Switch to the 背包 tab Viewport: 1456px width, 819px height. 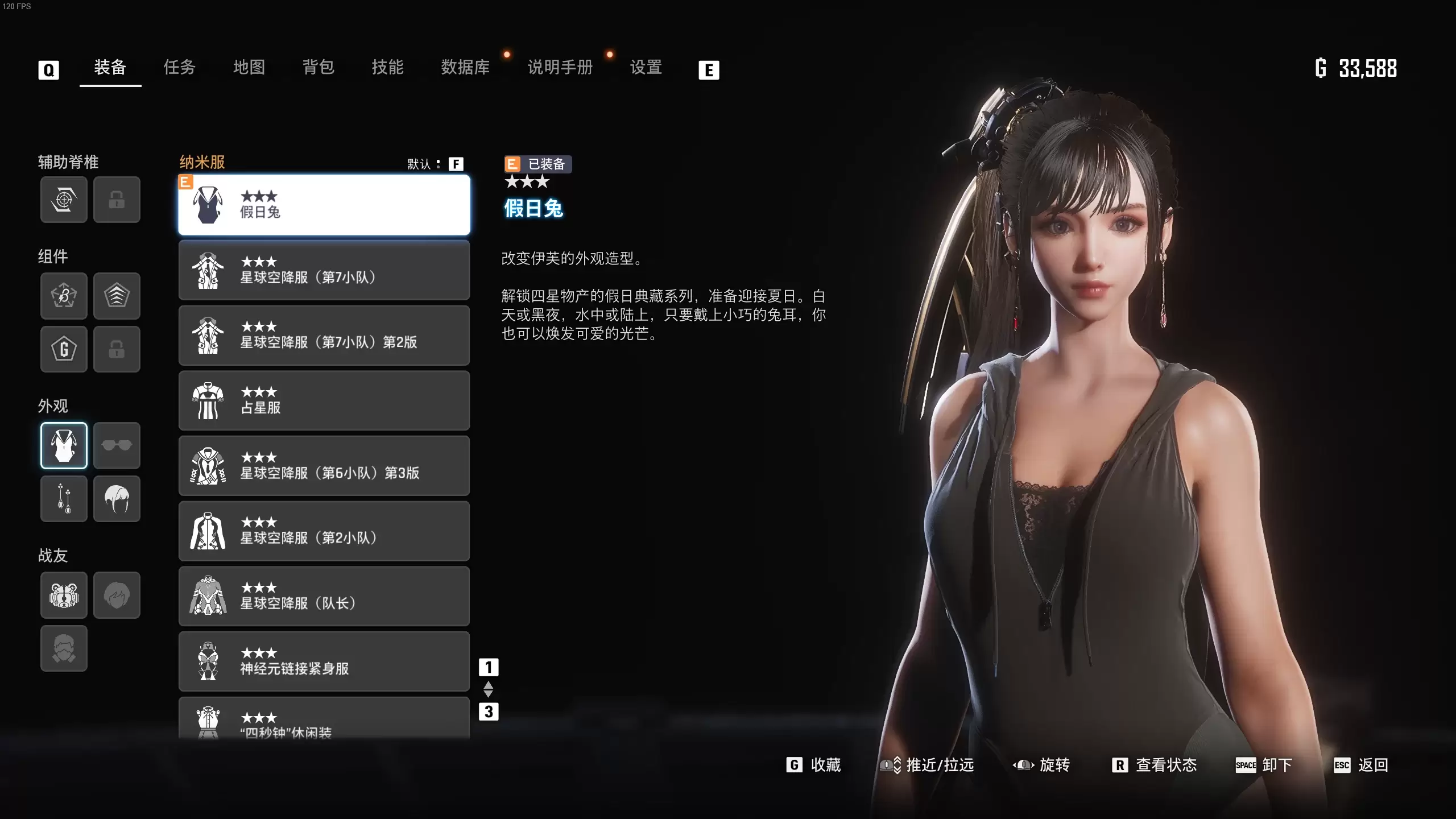[318, 68]
